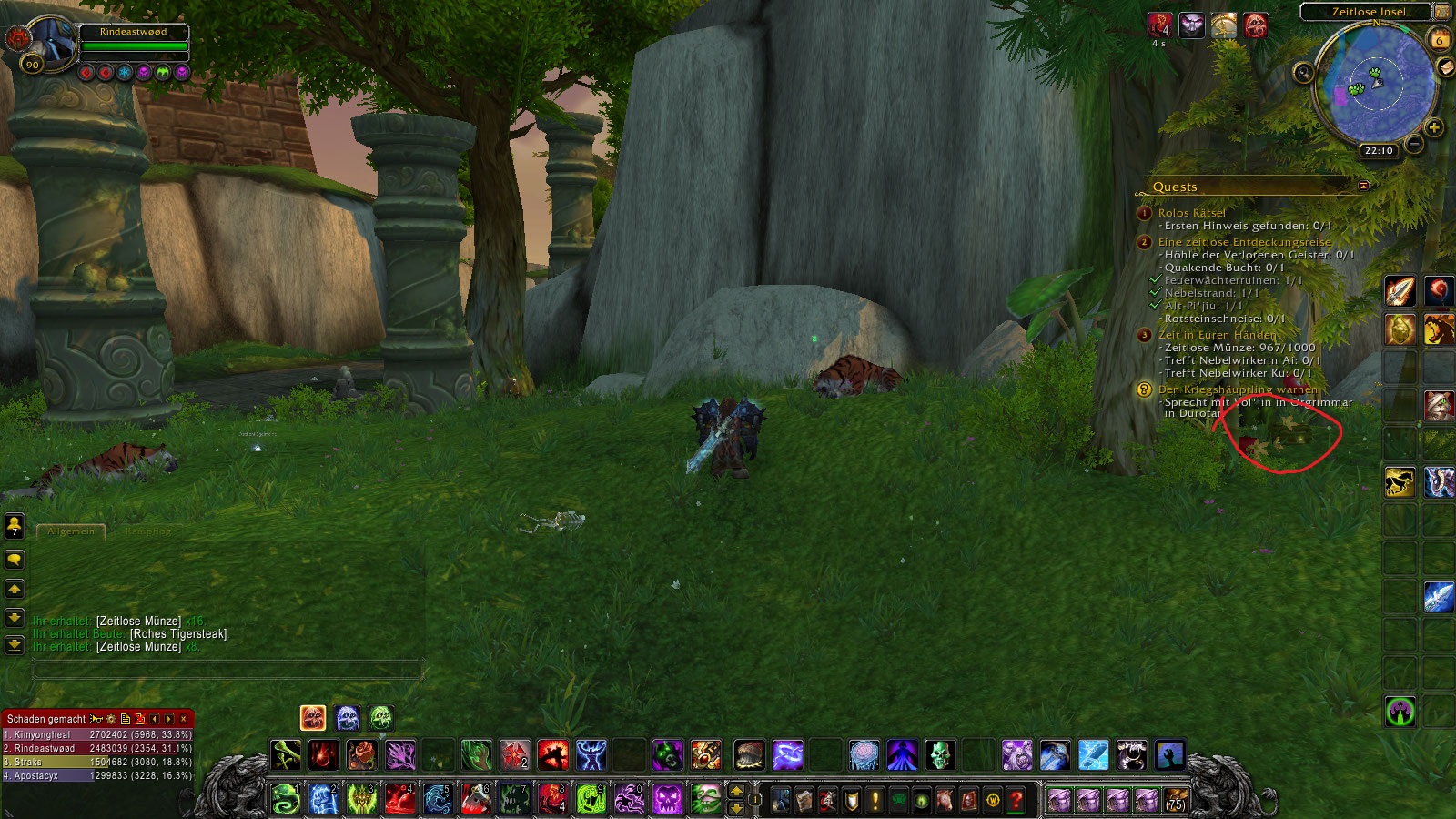Select the Rolos Rätsel quest
The height and width of the screenshot is (819, 1456).
tap(1191, 213)
